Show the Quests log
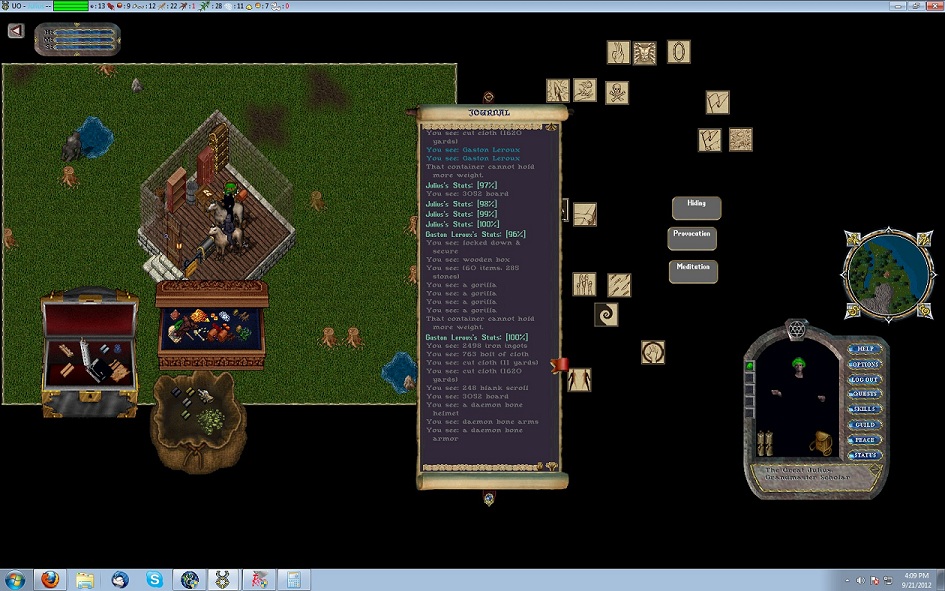The height and width of the screenshot is (591, 945). coord(864,395)
